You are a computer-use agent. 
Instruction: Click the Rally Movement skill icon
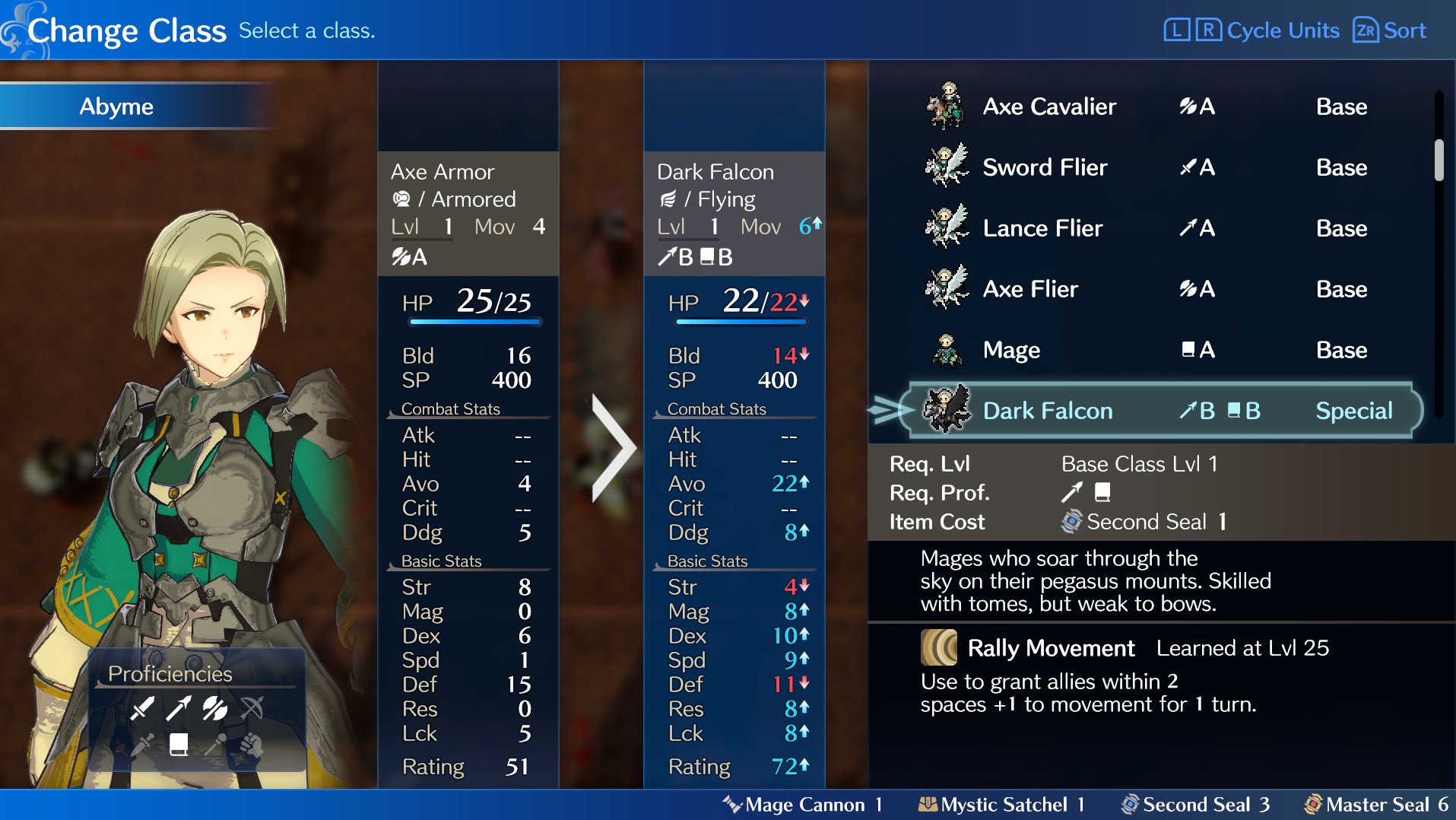click(x=939, y=647)
